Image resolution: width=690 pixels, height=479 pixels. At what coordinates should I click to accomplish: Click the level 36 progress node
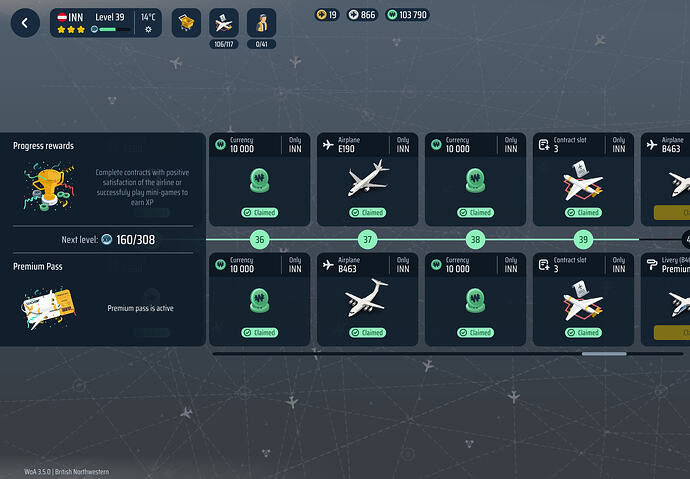pyautogui.click(x=260, y=240)
